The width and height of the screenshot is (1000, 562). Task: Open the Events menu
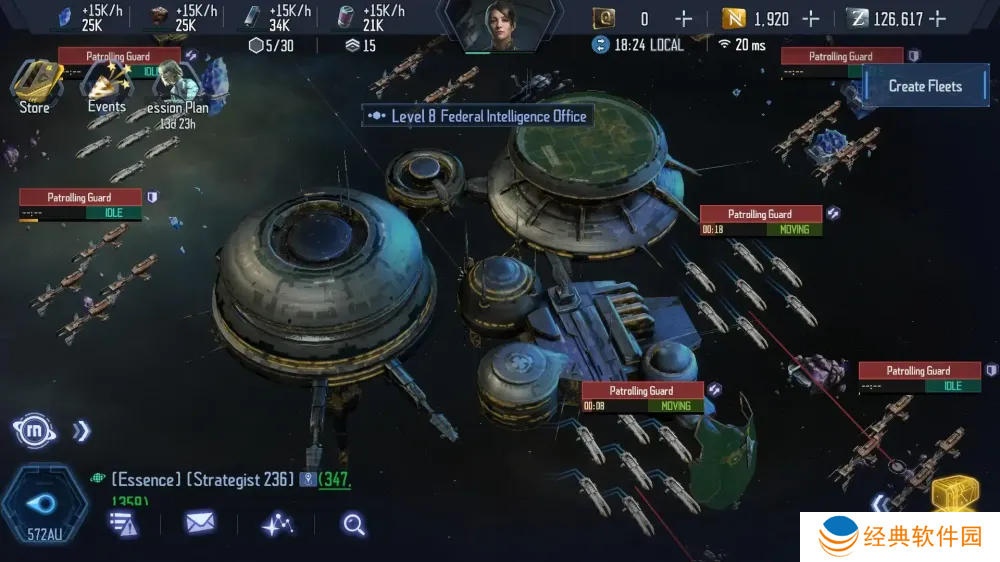tap(106, 85)
